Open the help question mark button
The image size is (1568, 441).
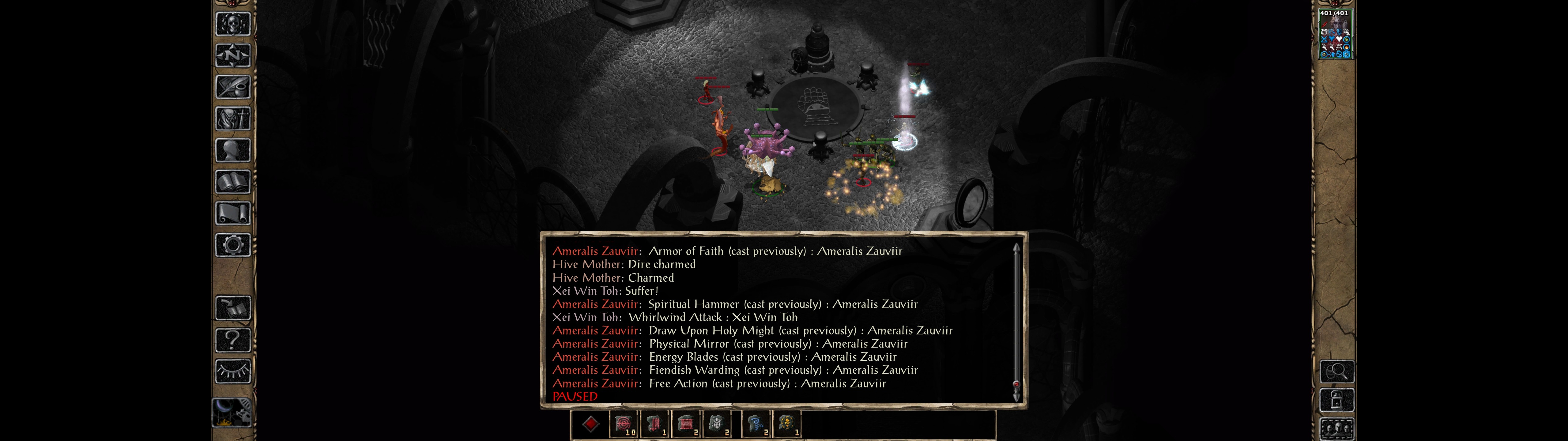pyautogui.click(x=232, y=340)
